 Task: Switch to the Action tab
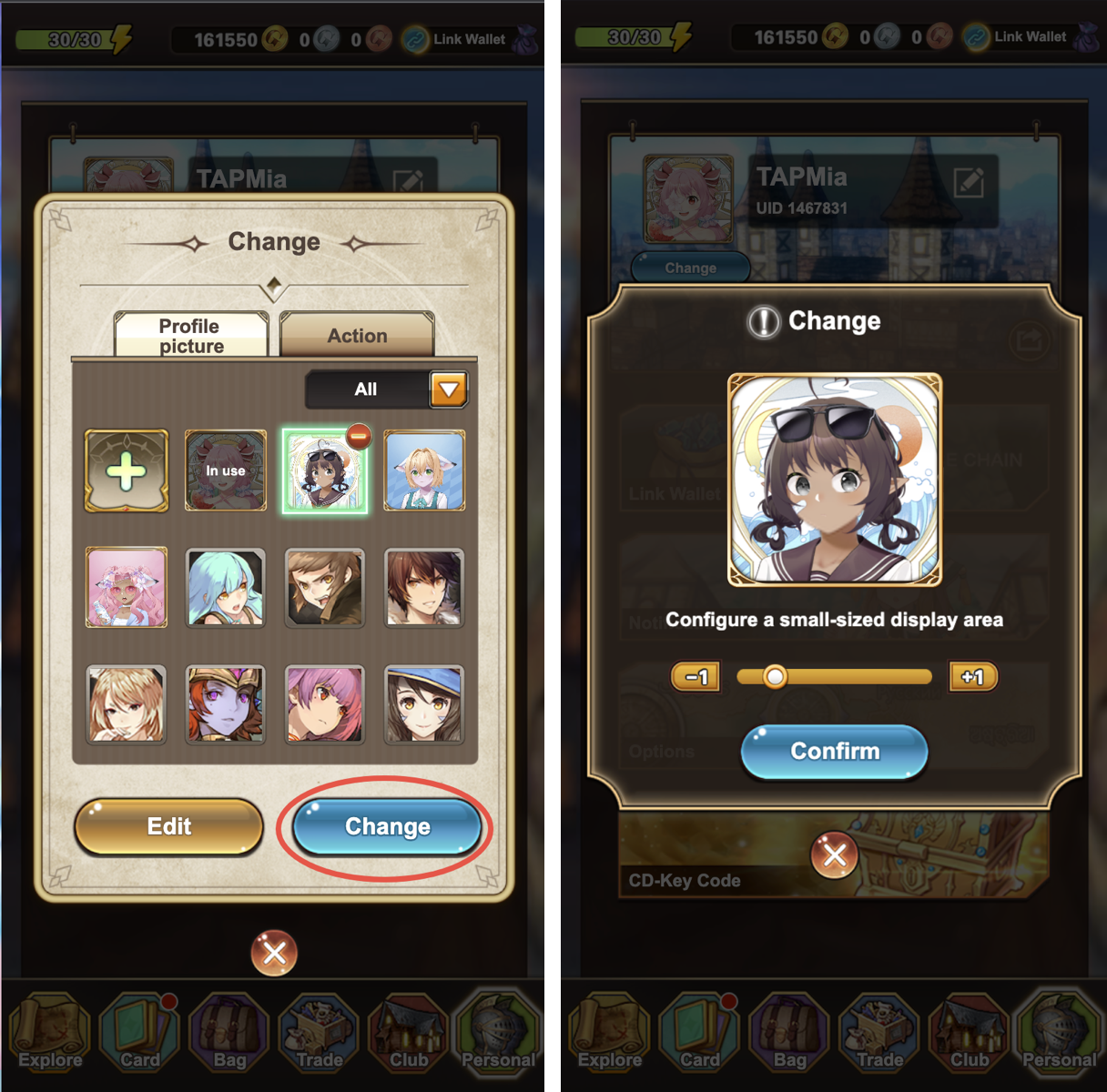pyautogui.click(x=357, y=335)
